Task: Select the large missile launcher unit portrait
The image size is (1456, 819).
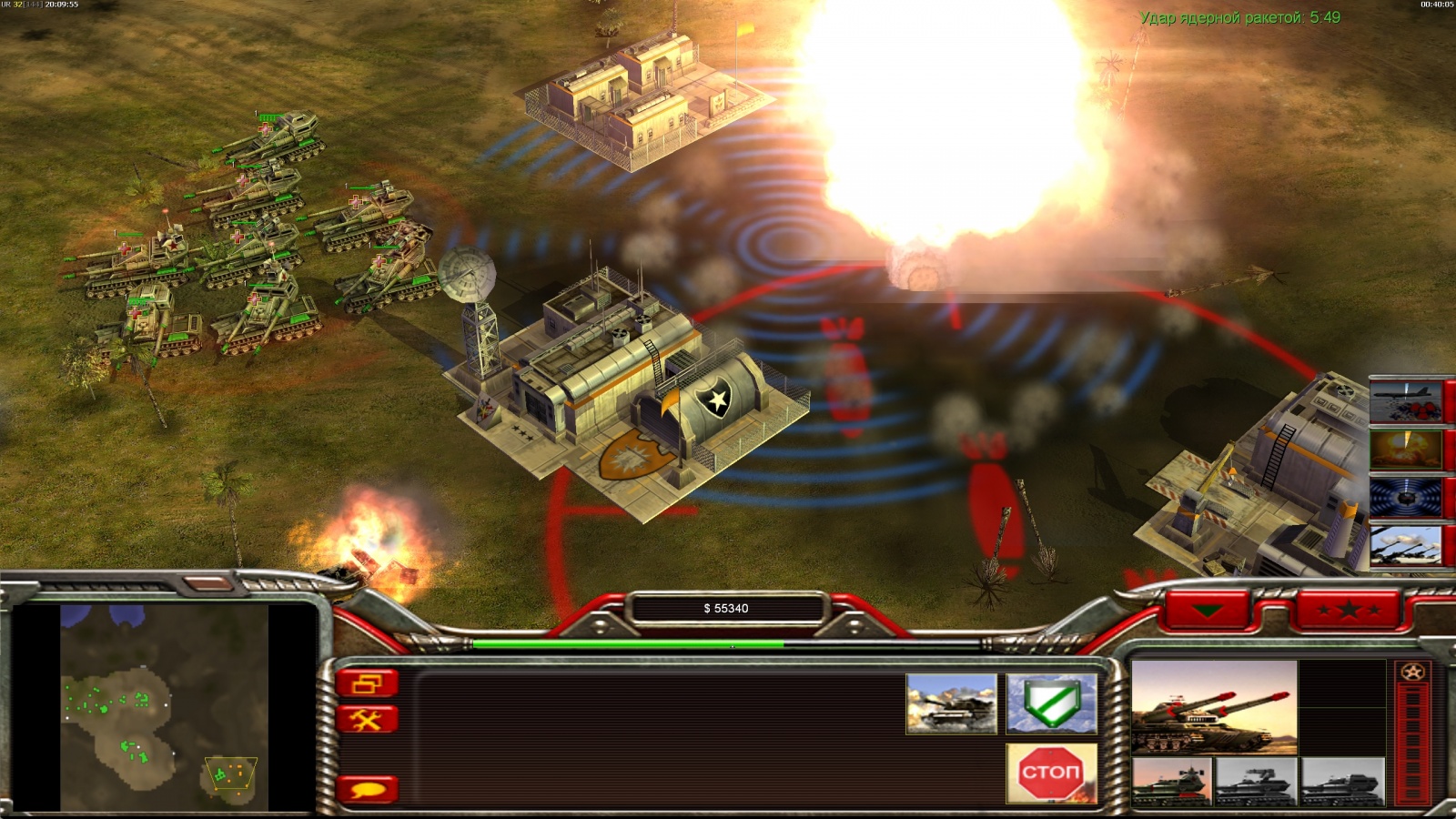Action: [x=1213, y=707]
